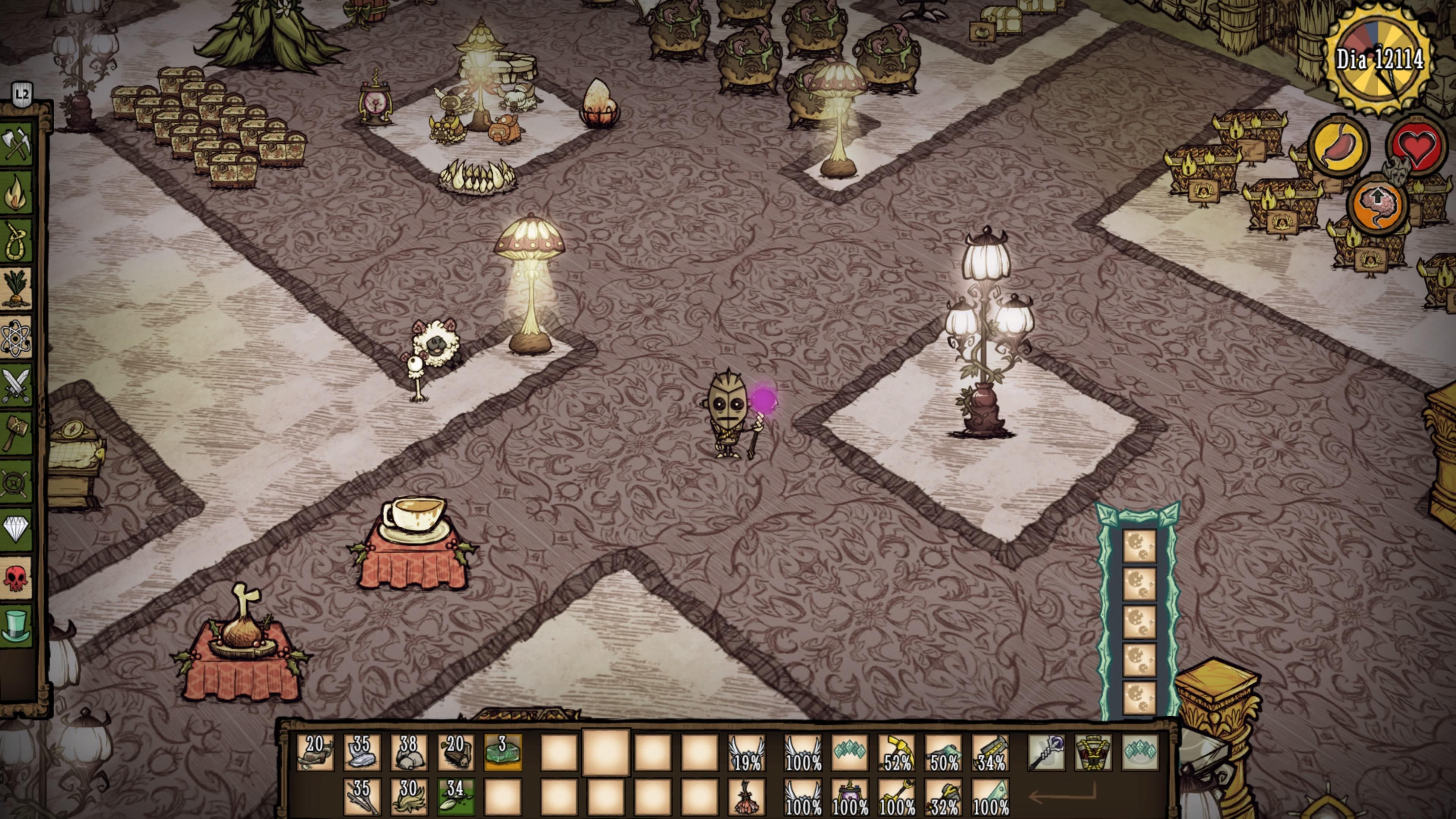Select the Magic red skull tab
Screen dimensions: 1456x819
[x=16, y=578]
